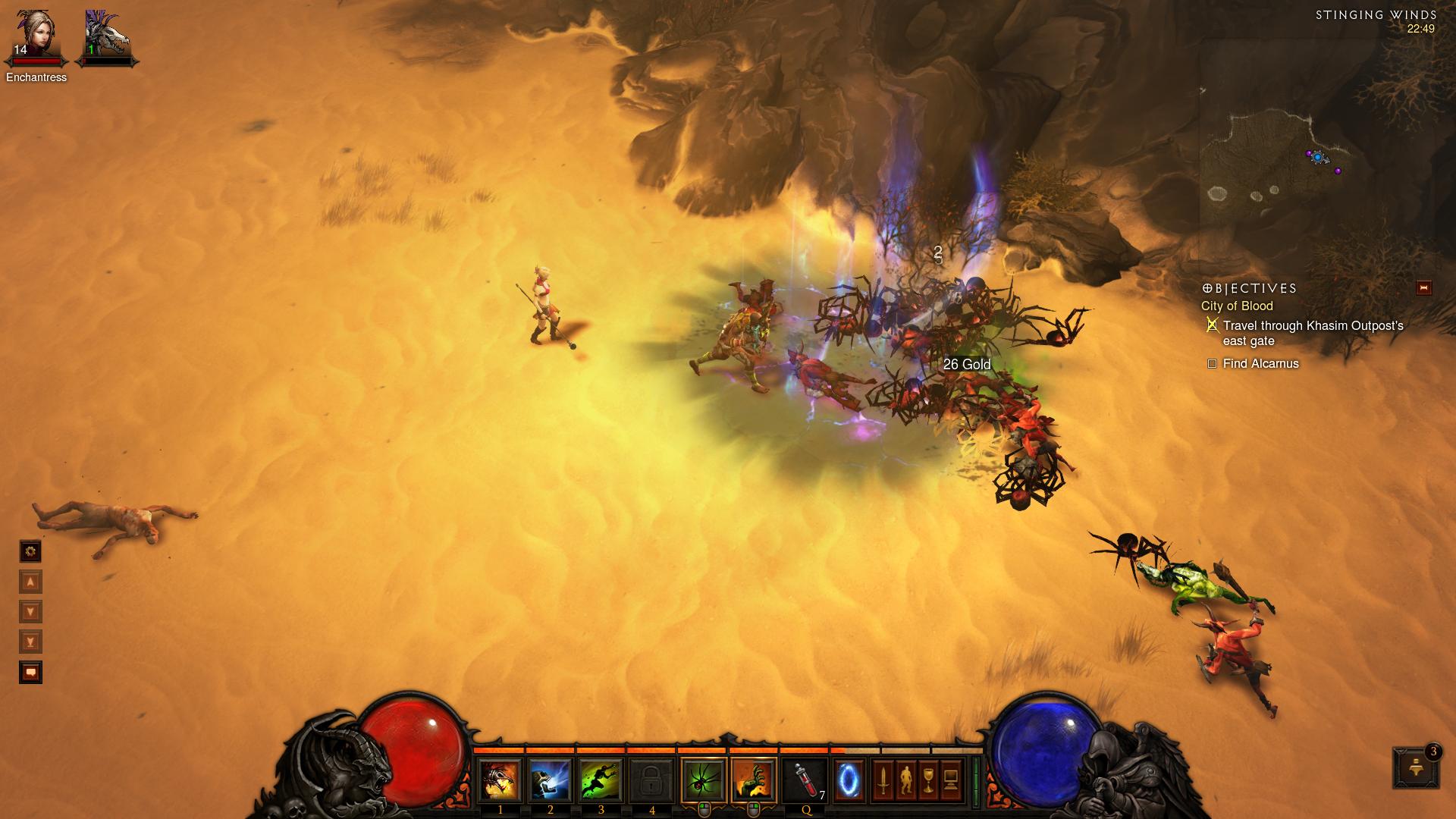This screenshot has height=819, width=1456.
Task: Show achievements with the chalice button
Action: click(928, 780)
